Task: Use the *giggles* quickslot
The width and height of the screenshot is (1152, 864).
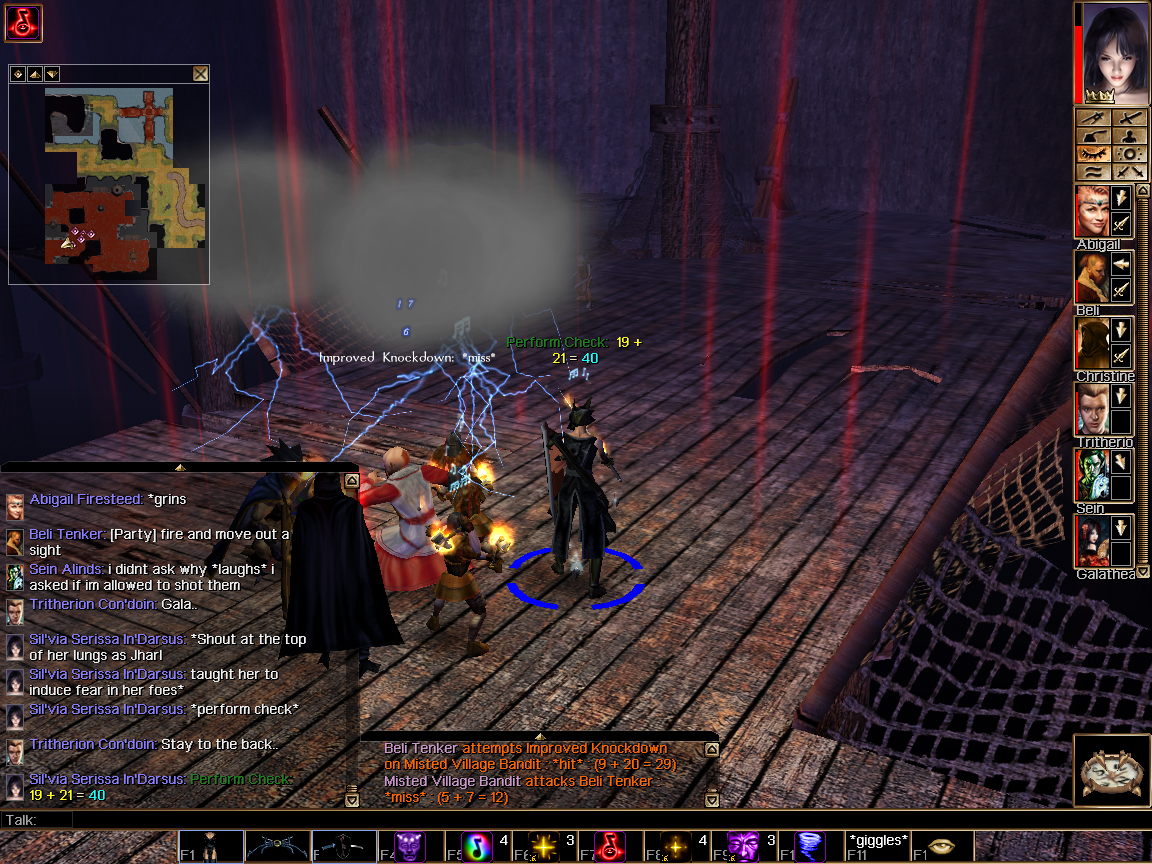Action: coord(878,846)
